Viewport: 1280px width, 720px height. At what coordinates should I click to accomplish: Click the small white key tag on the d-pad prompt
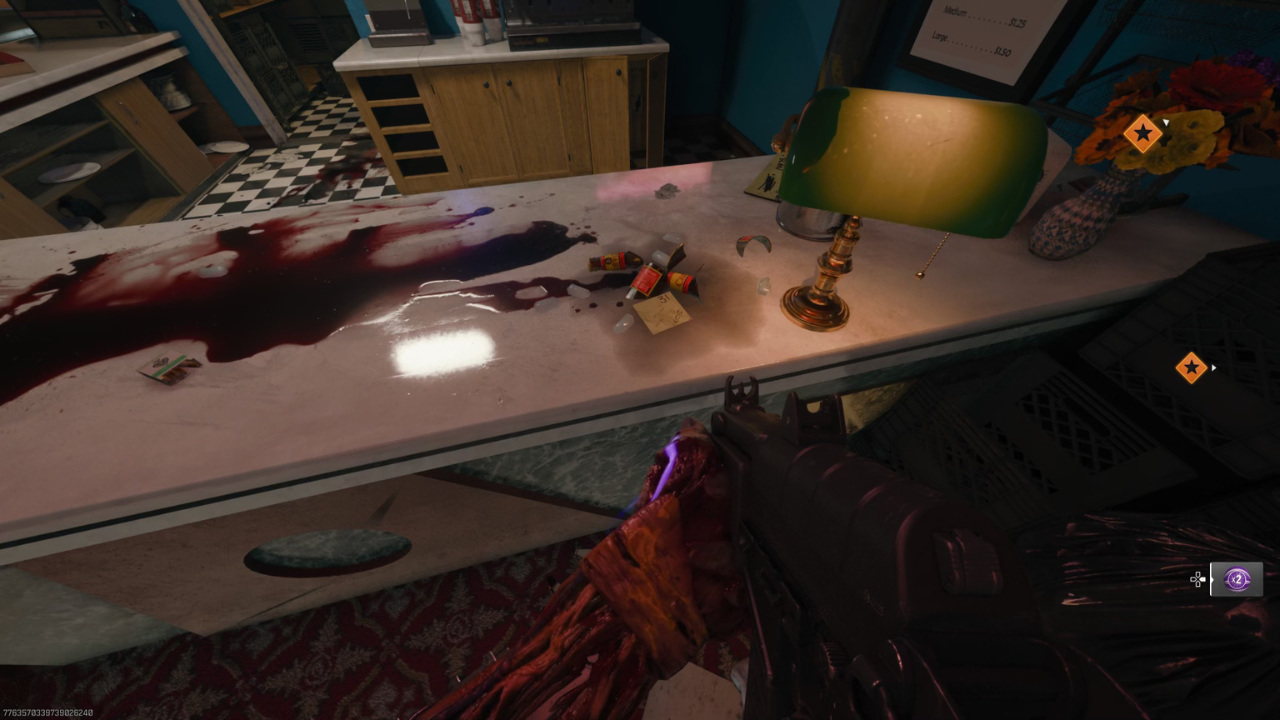point(1203,579)
